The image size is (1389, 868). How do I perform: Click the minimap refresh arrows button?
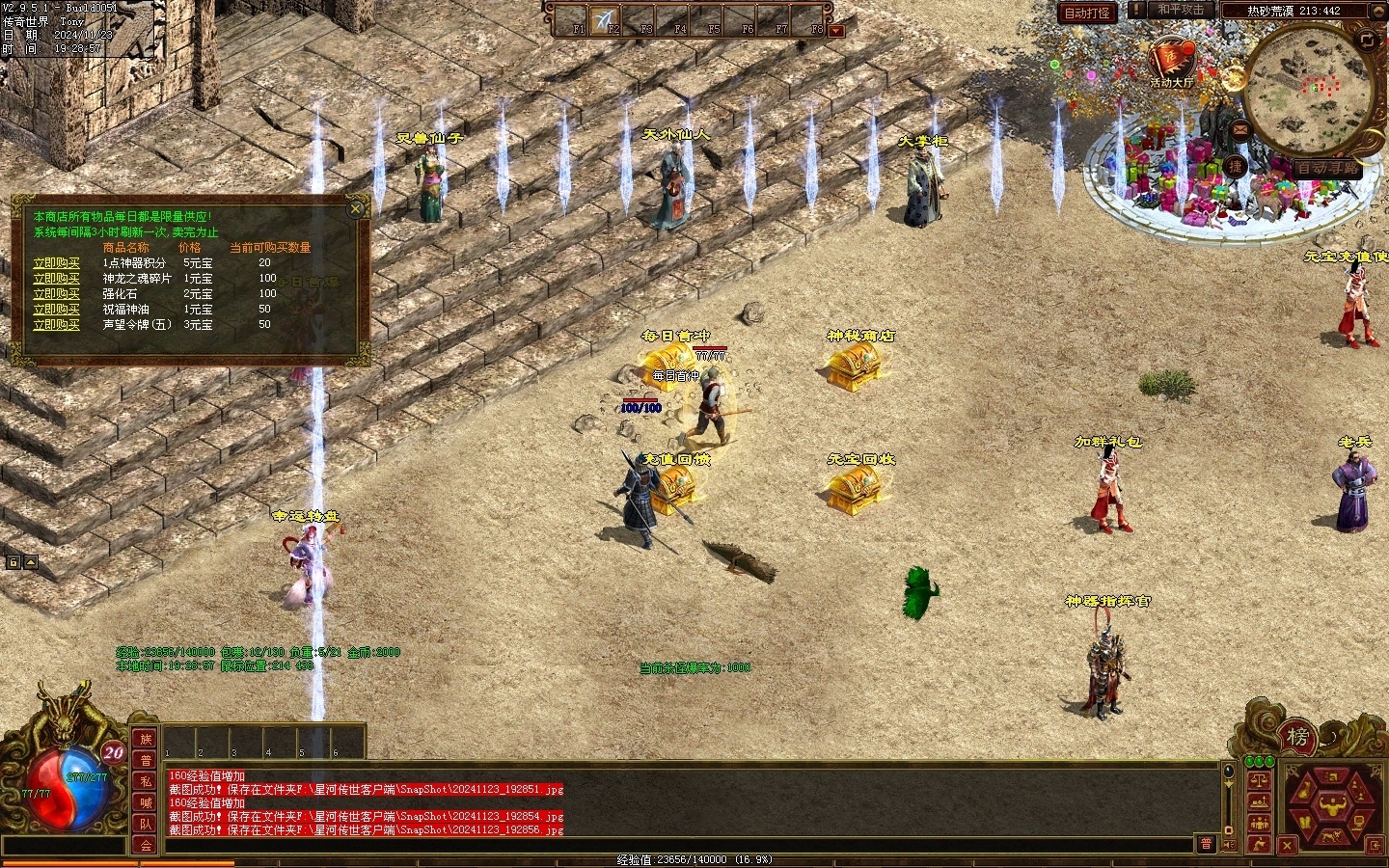(1367, 40)
